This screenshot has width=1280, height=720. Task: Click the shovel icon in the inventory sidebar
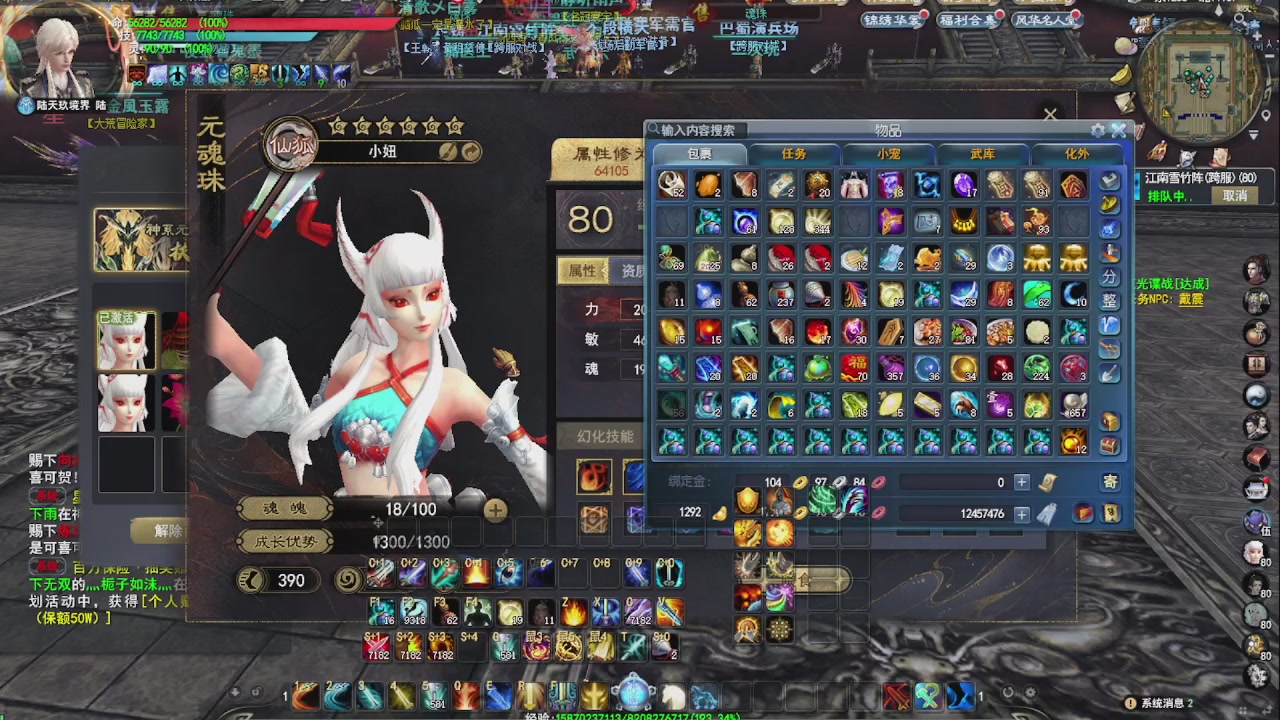tap(1110, 371)
